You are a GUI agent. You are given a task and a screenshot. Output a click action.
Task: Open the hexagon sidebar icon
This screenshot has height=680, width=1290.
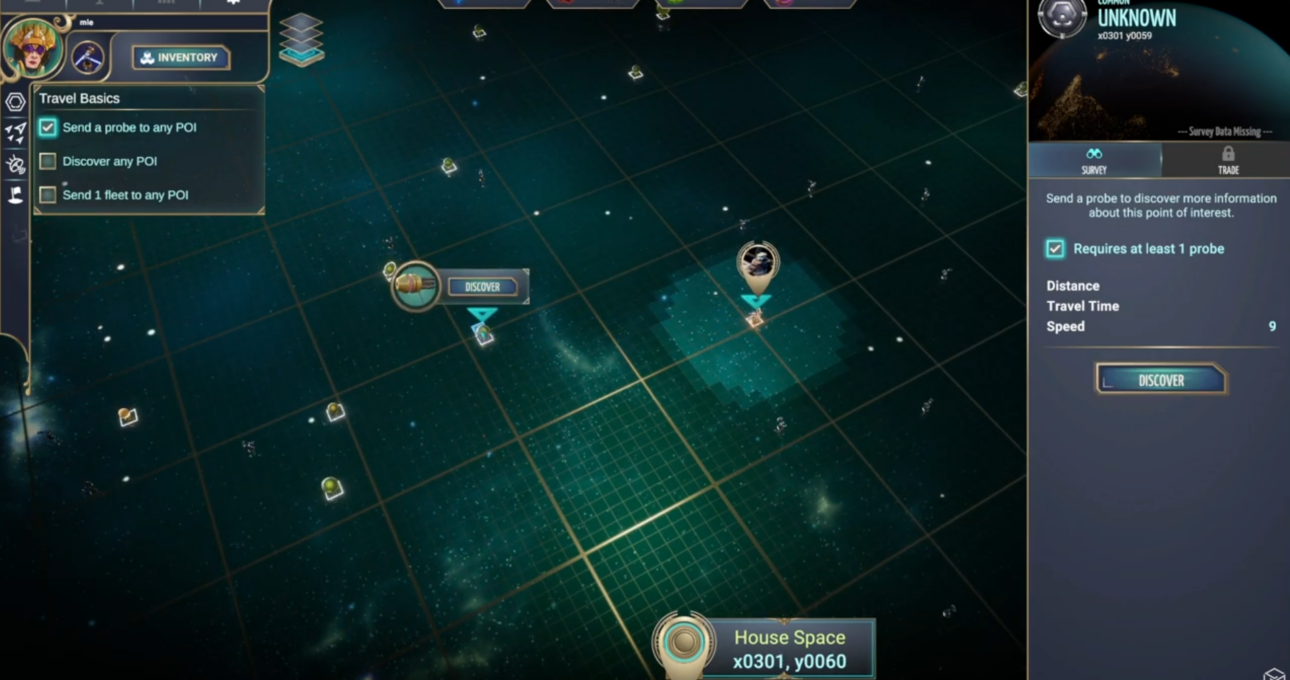point(15,102)
